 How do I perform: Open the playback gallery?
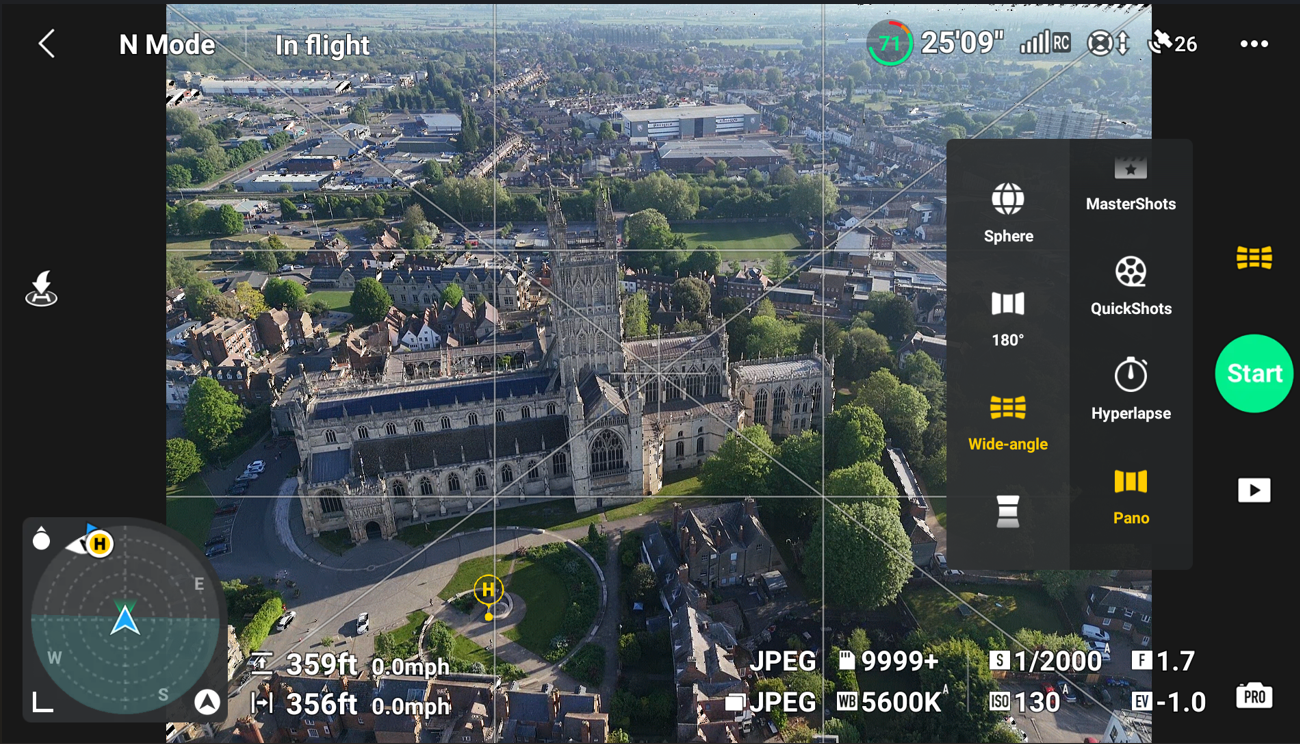click(x=1254, y=490)
